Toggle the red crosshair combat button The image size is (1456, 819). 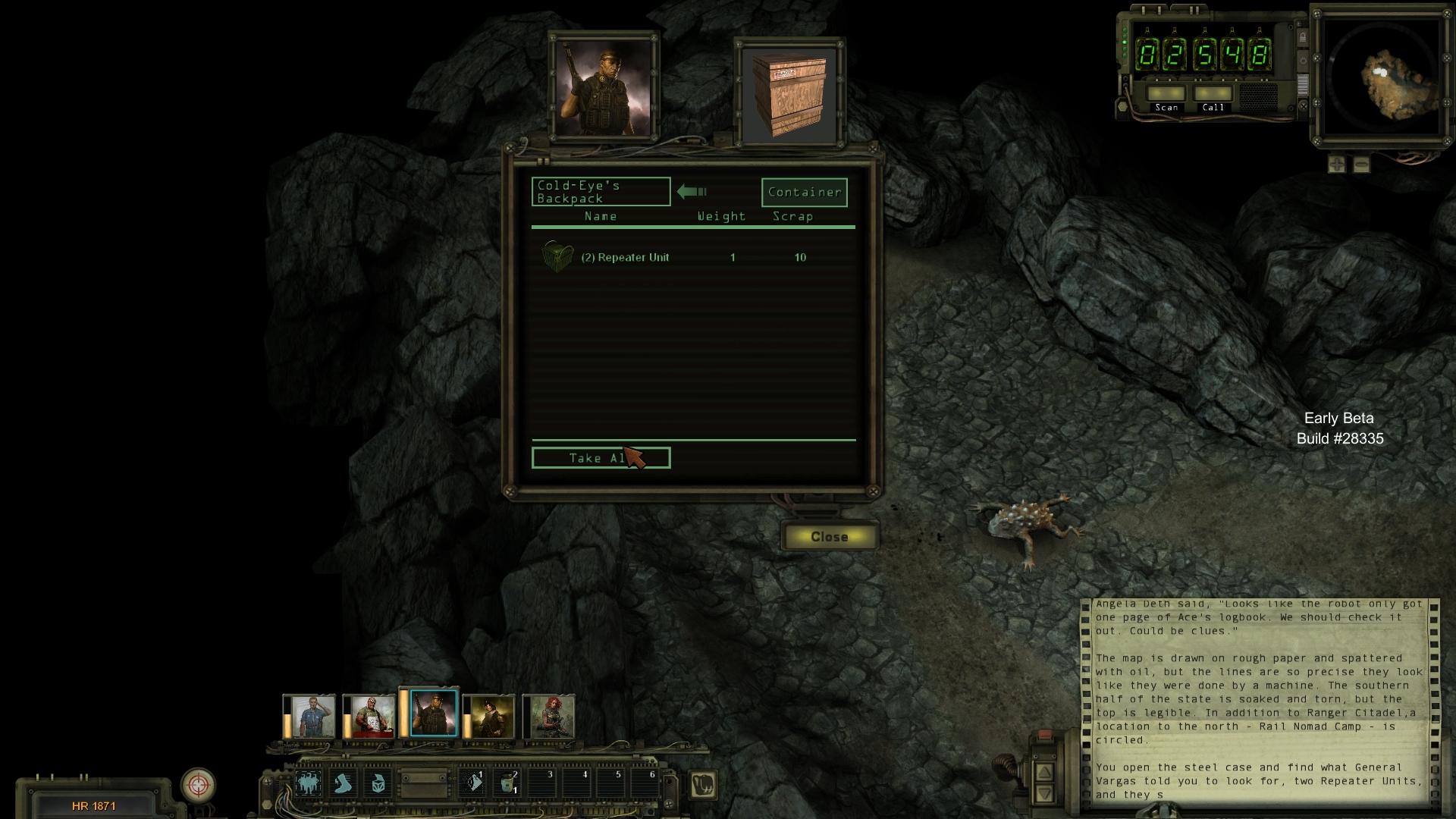click(199, 785)
